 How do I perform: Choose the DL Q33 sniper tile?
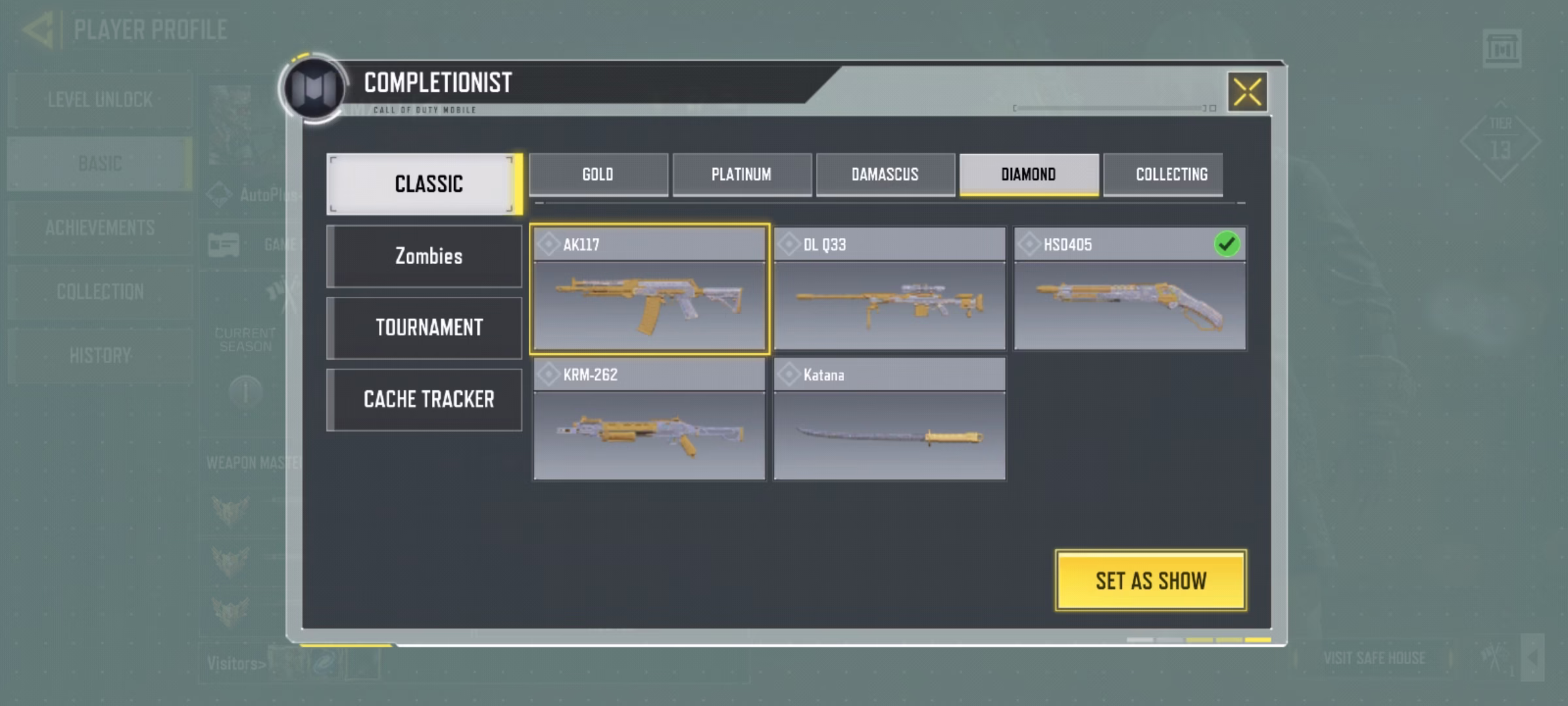point(889,290)
